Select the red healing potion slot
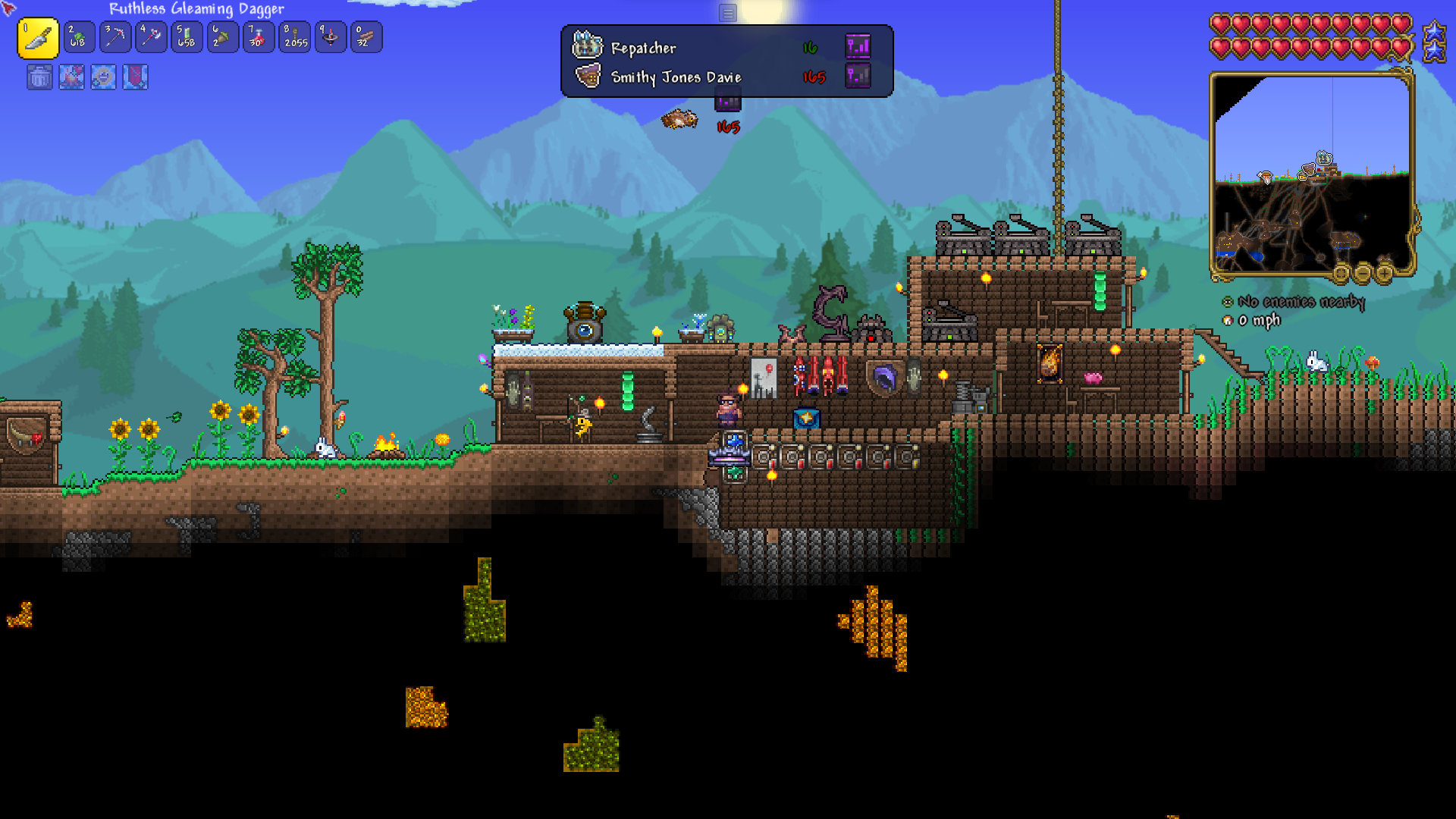Image resolution: width=1456 pixels, height=819 pixels. click(258, 37)
